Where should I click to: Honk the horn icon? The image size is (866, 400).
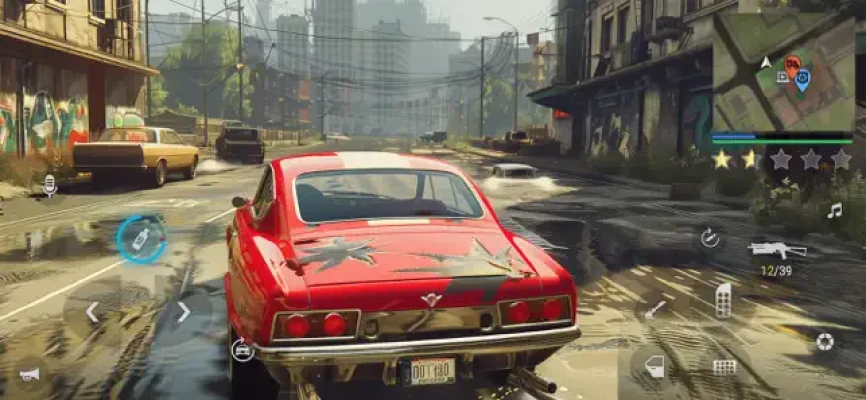click(30, 374)
